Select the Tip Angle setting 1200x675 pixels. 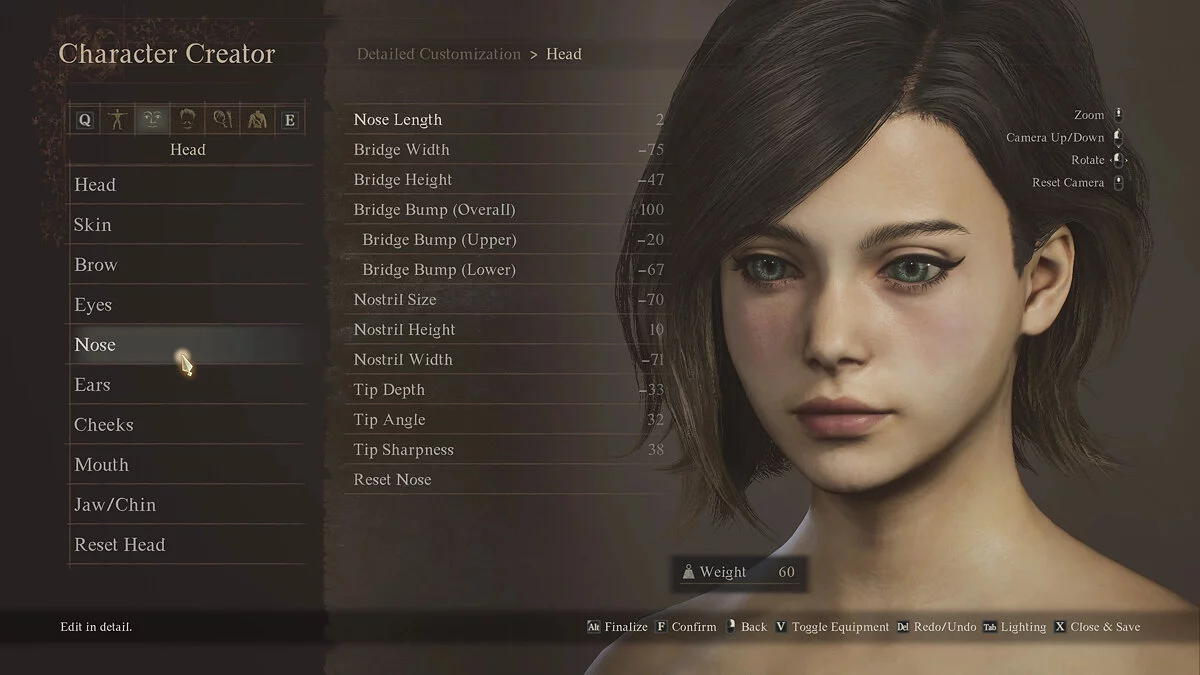click(390, 420)
